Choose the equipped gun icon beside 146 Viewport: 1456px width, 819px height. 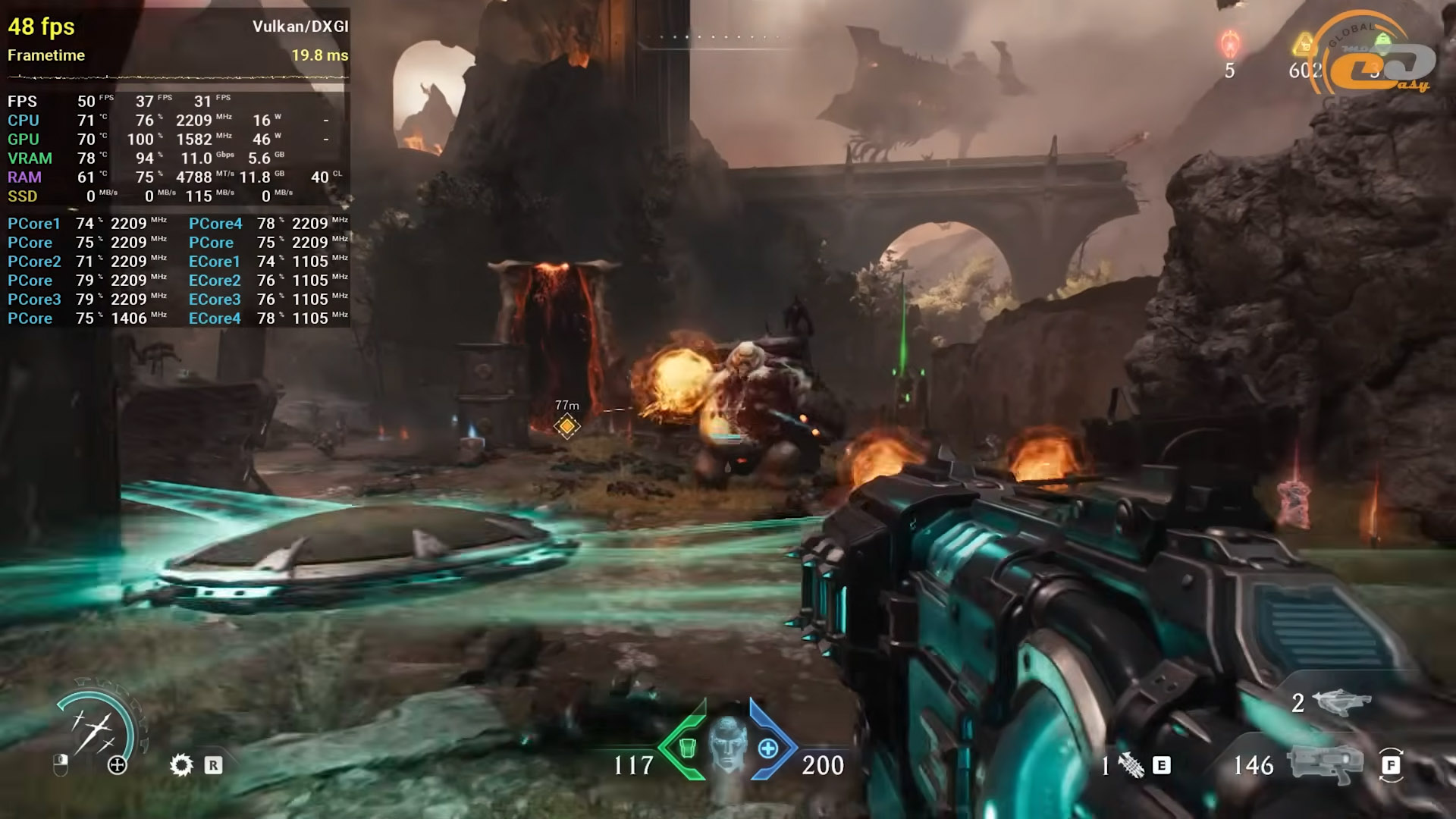point(1324,764)
